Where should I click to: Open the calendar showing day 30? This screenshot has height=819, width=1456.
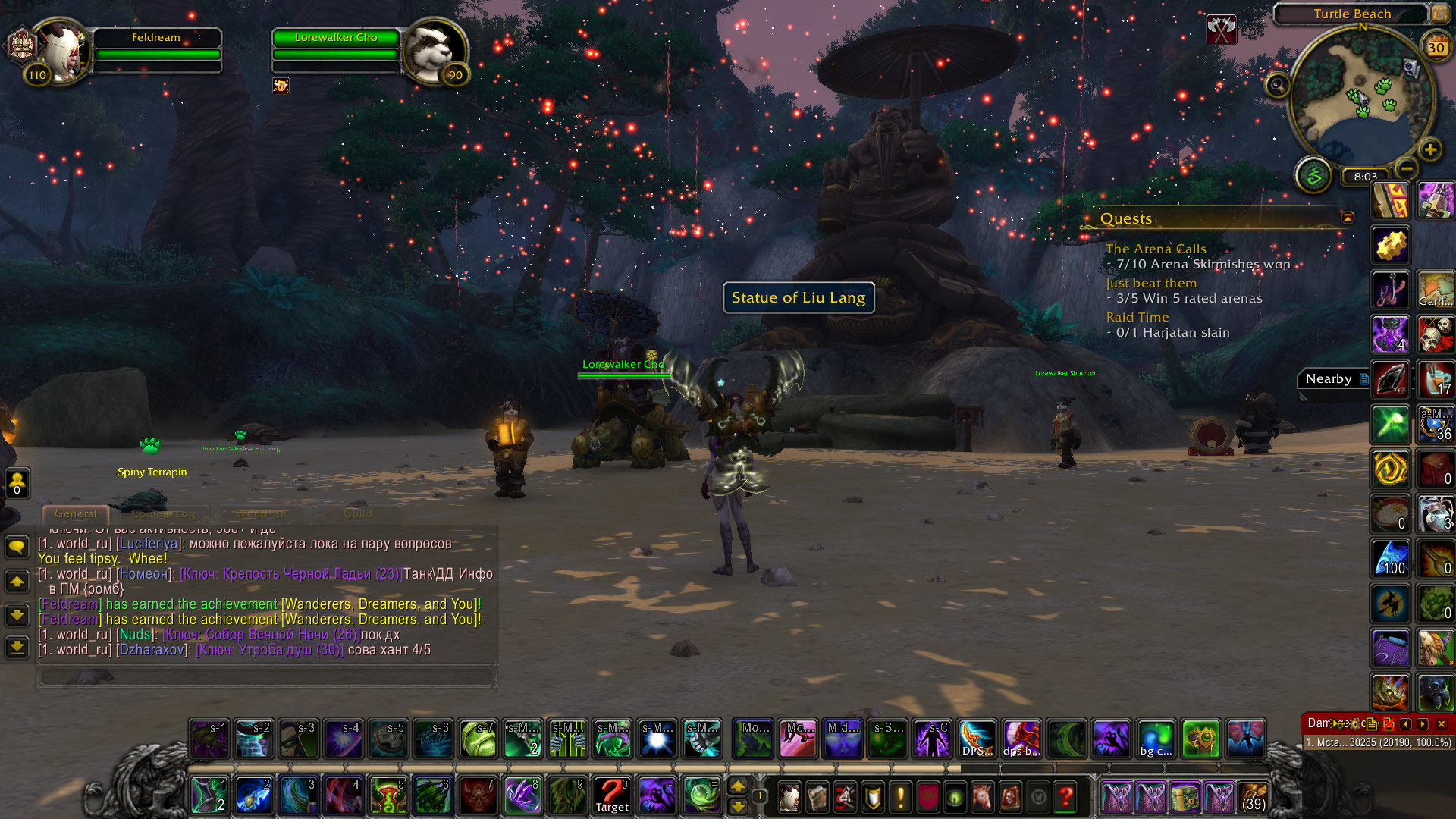(1436, 48)
